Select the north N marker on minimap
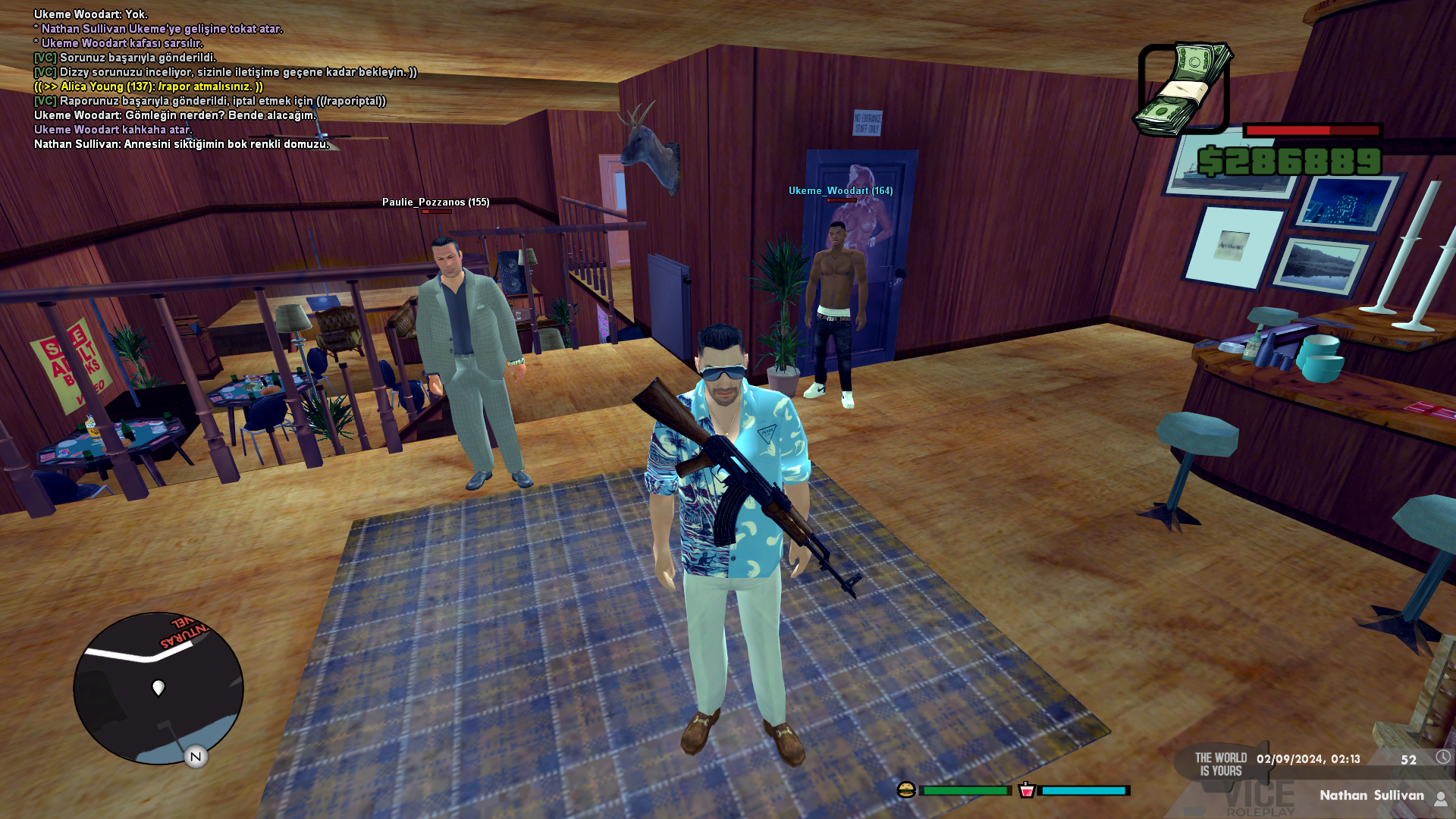1456x819 pixels. tap(196, 756)
